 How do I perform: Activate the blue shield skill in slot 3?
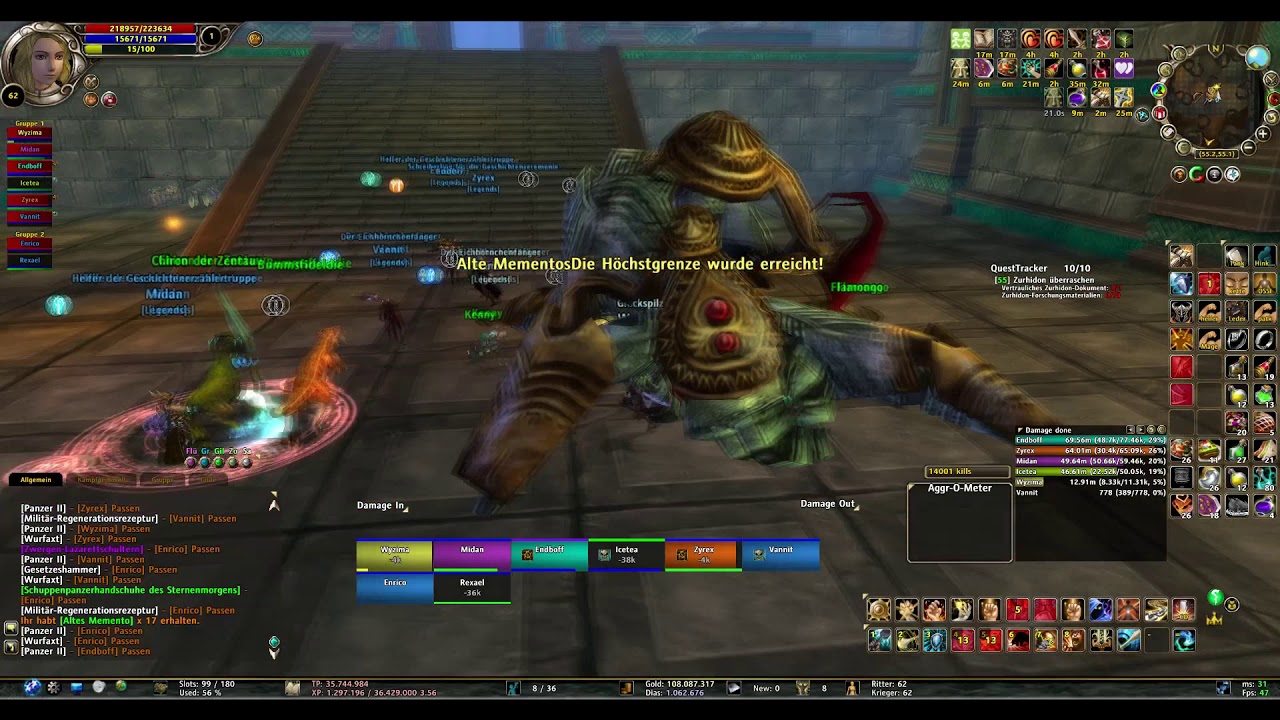tap(934, 640)
